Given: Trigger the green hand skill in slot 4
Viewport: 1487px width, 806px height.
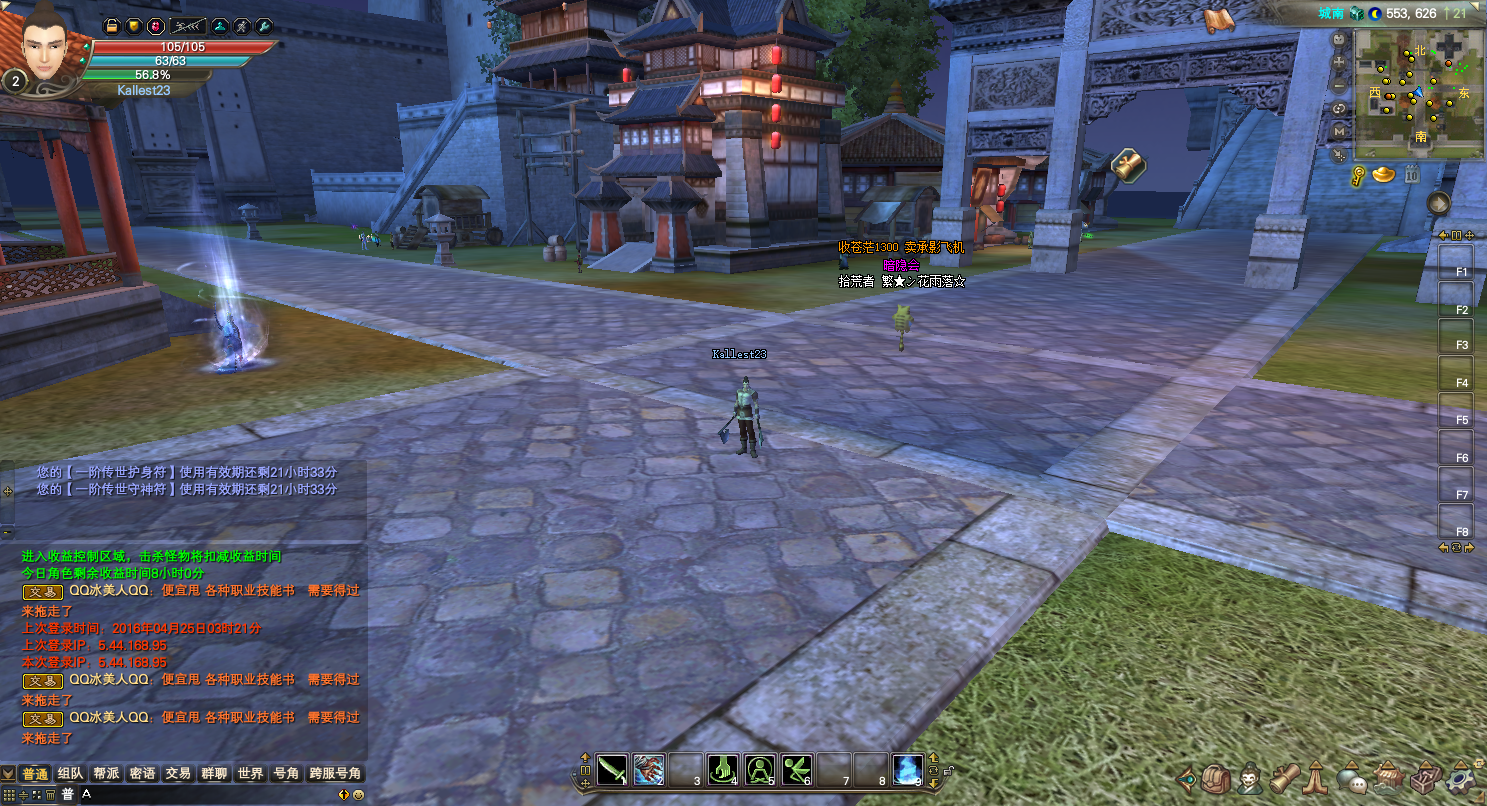Looking at the screenshot, I should pyautogui.click(x=722, y=769).
